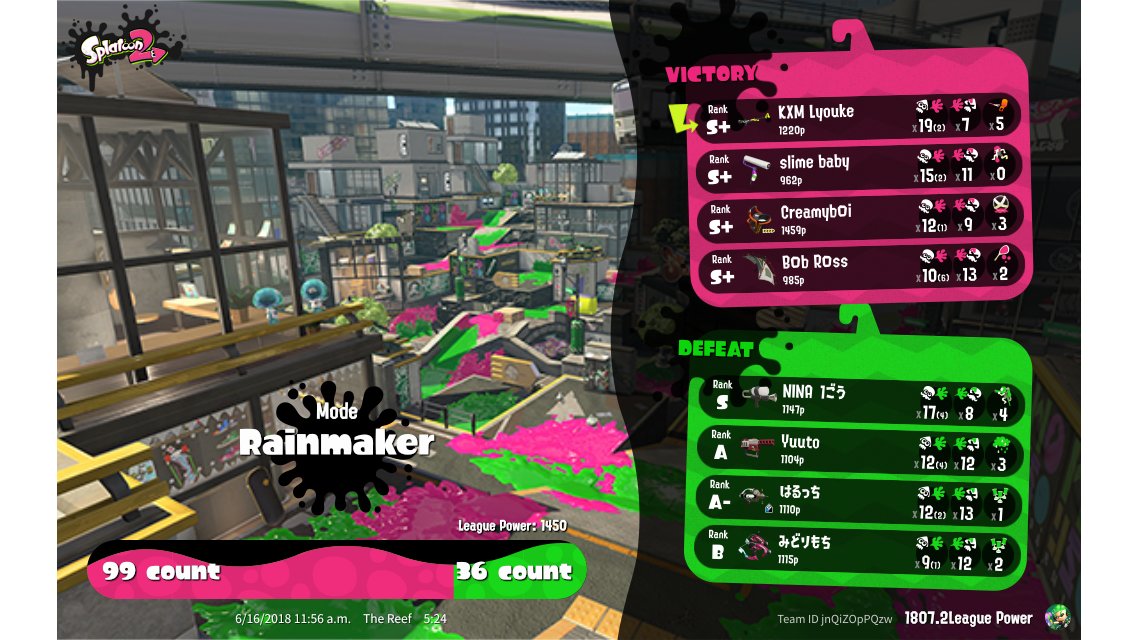Select KXM Lyouke's player row
The width and height of the screenshot is (1138, 640).
coord(860,116)
